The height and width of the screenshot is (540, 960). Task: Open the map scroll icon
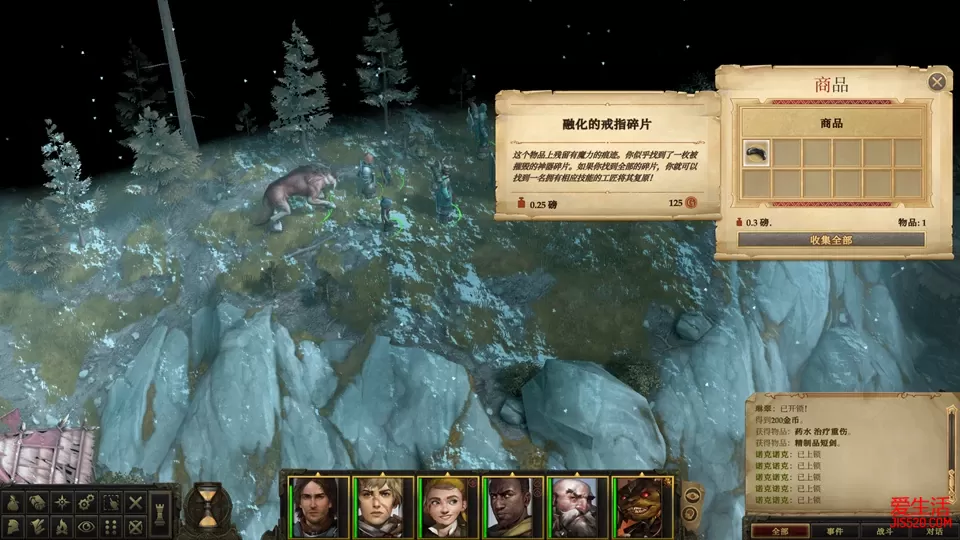tap(39, 502)
